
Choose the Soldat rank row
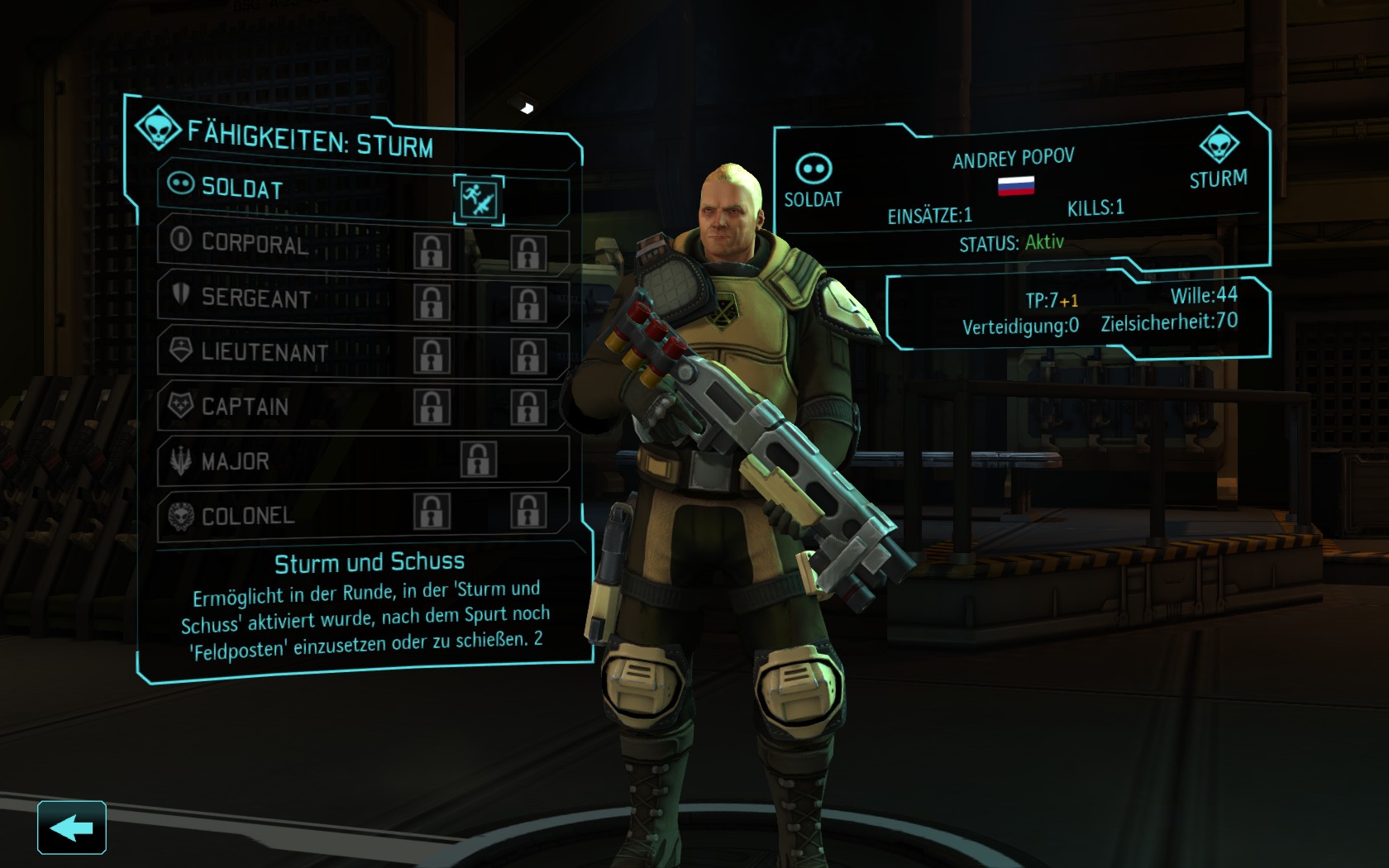(242, 188)
